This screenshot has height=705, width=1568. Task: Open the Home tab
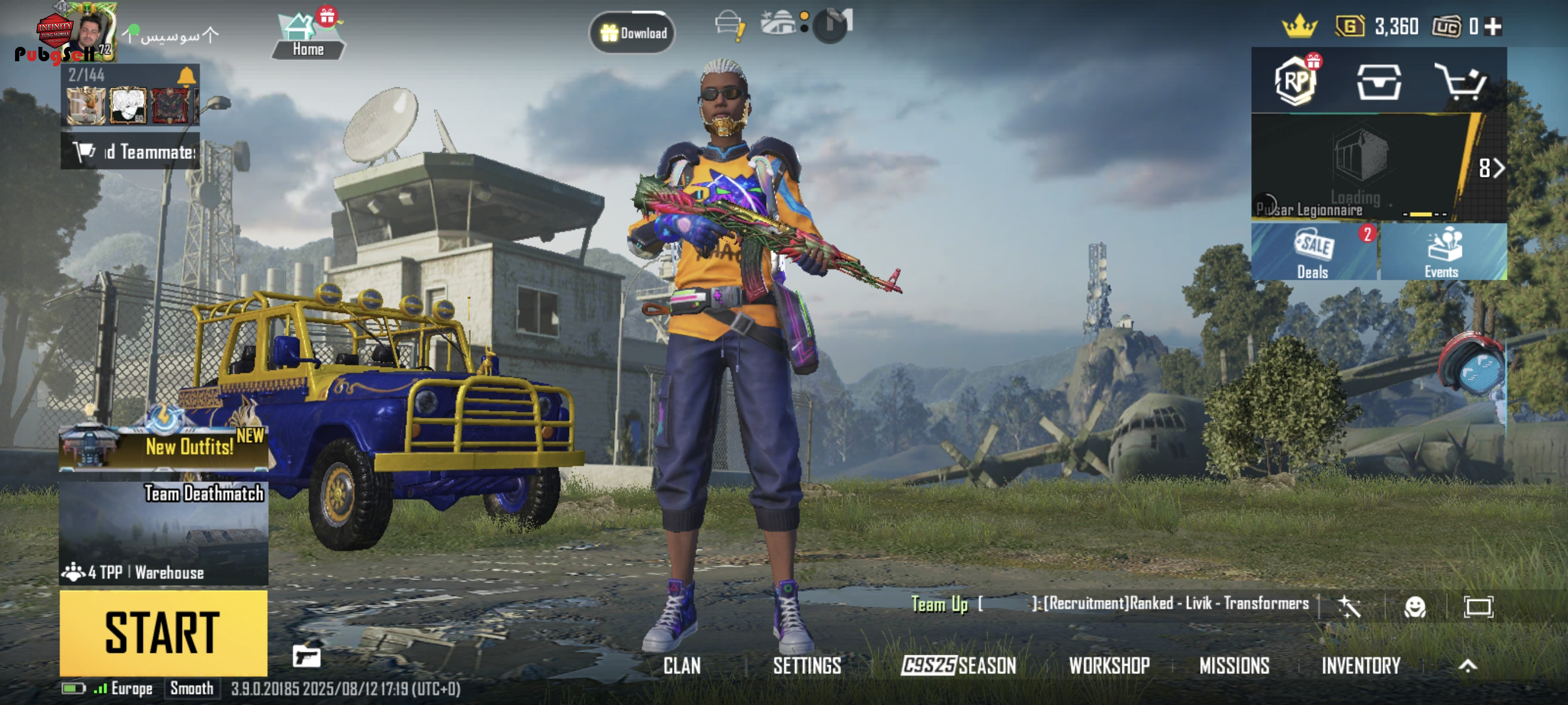308,36
